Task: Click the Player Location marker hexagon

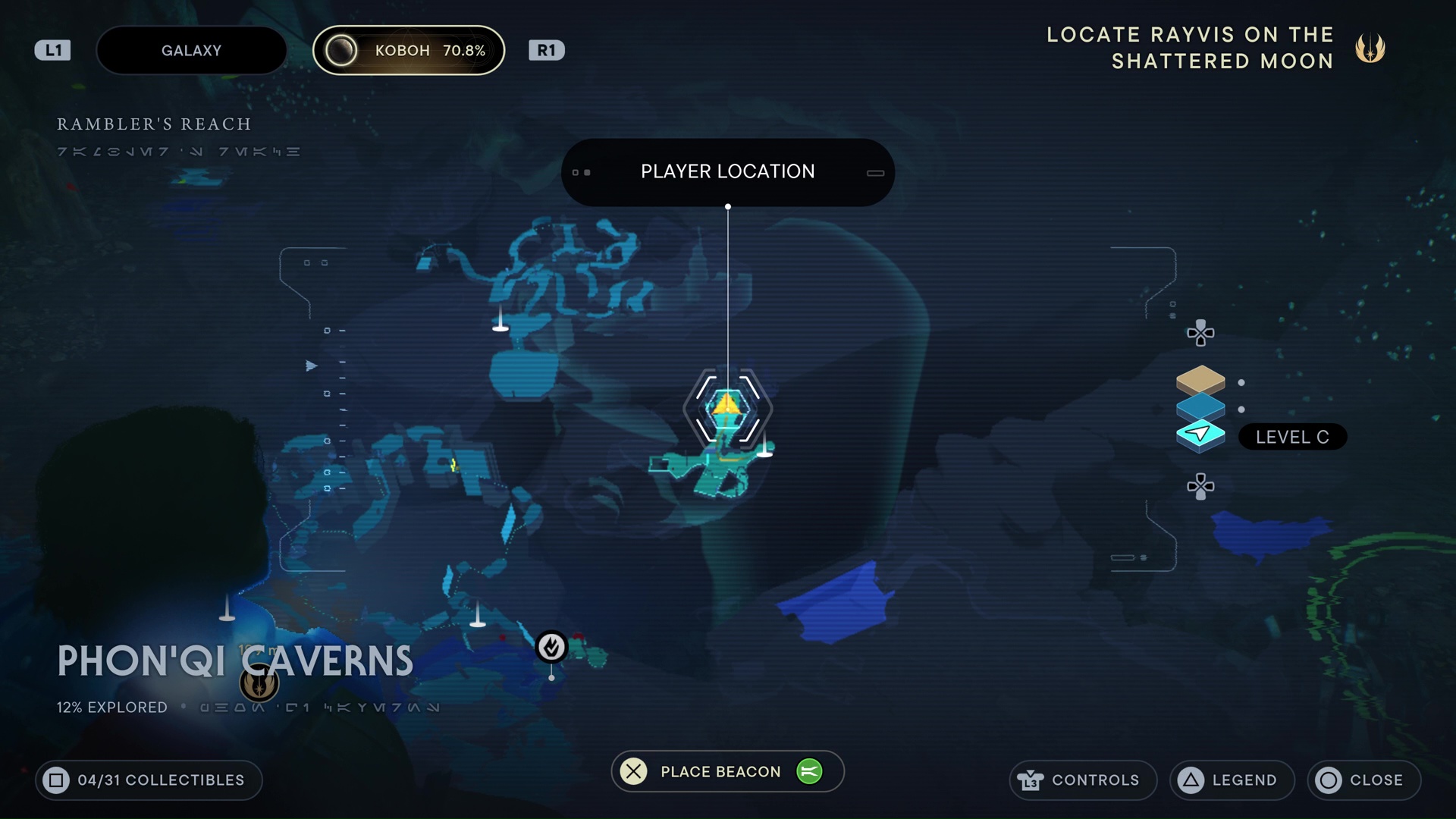Action: pos(727,409)
